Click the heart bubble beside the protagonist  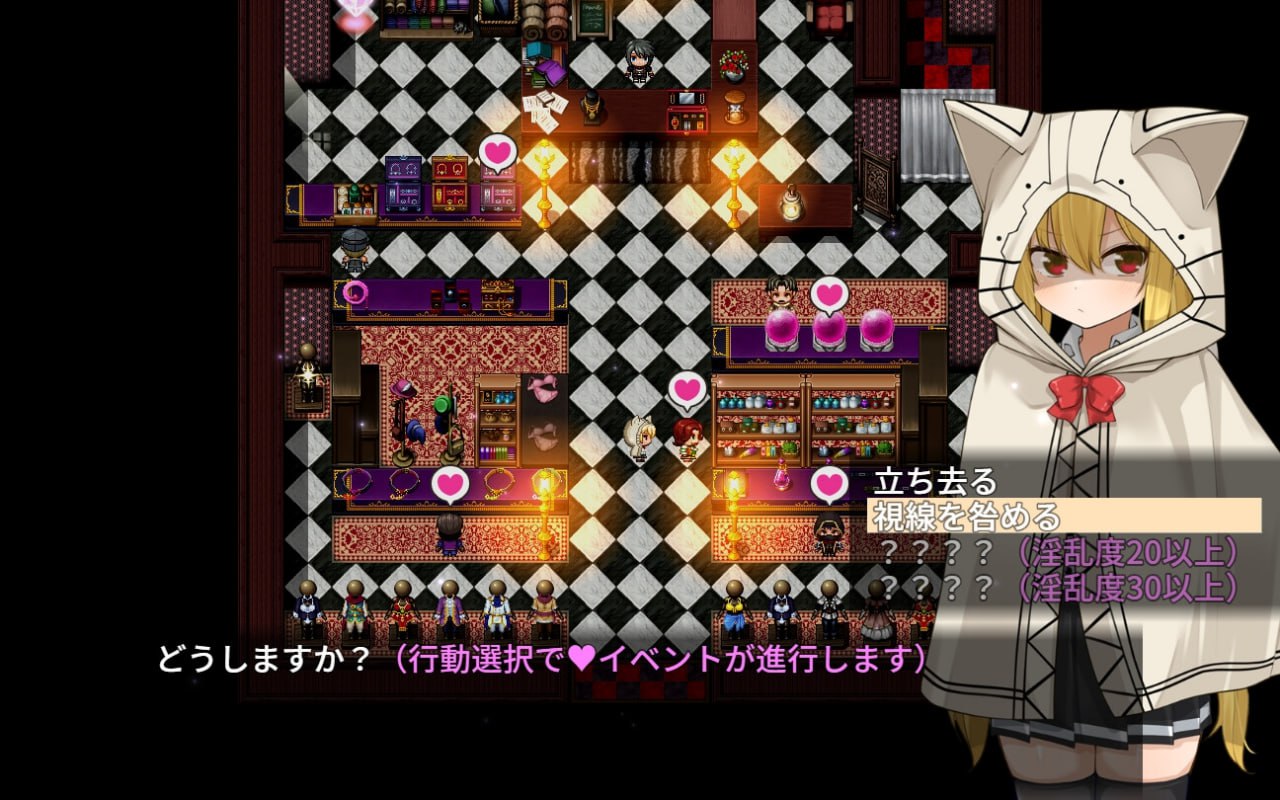coord(685,390)
